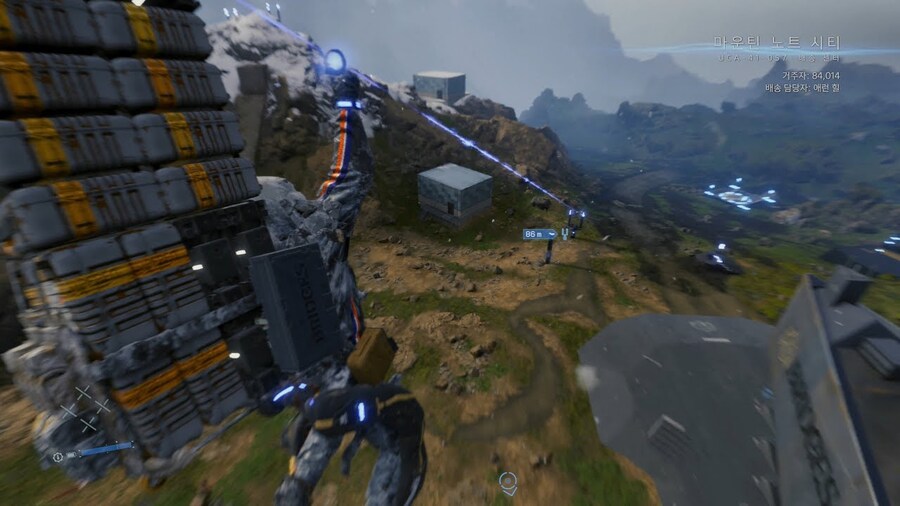Click the round gear icon beside the blue bar

(x=59, y=456)
